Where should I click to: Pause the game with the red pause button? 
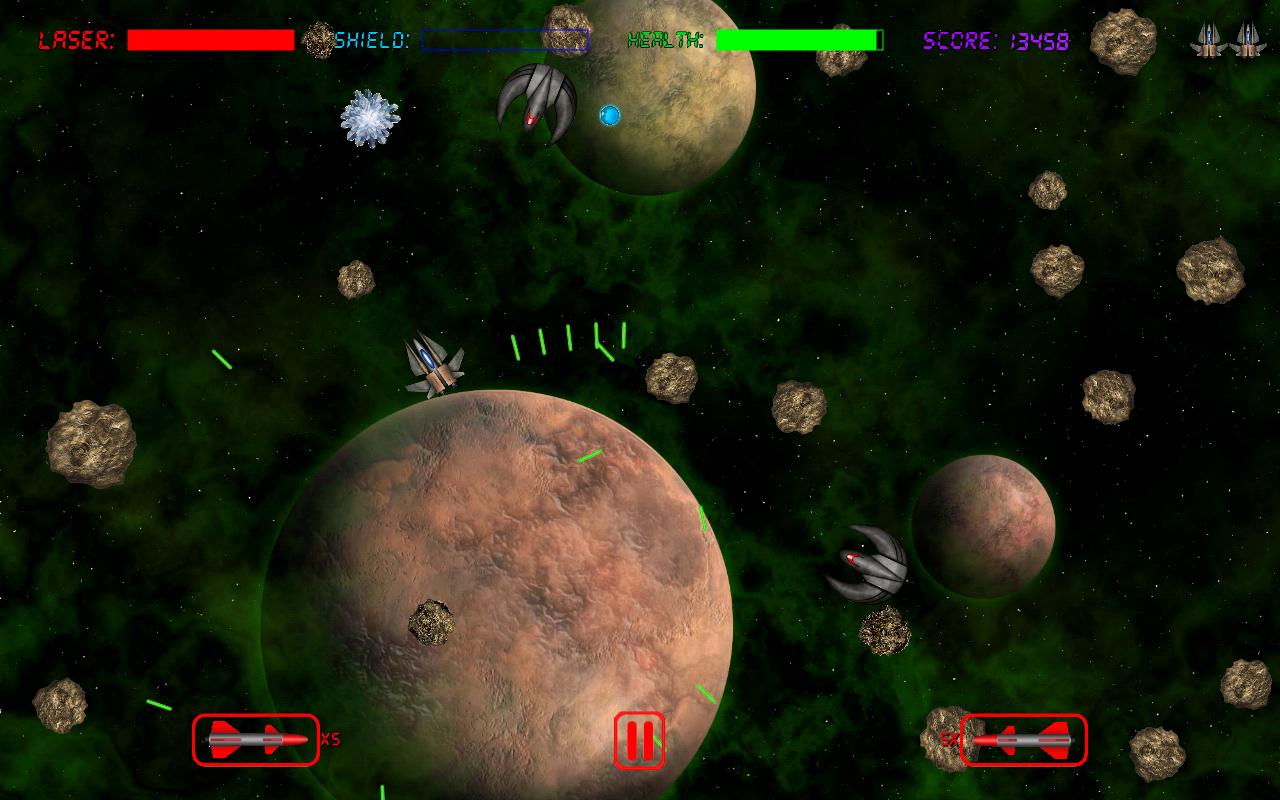click(639, 740)
